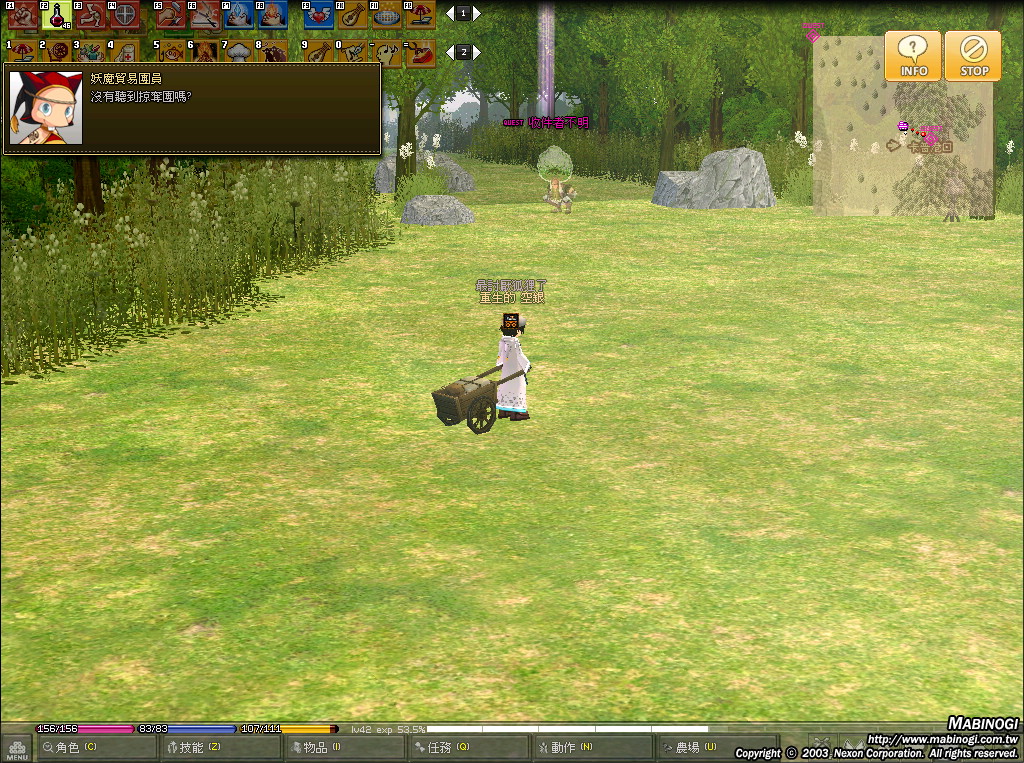Click the STOP button
The image size is (1024, 763).
973,55
